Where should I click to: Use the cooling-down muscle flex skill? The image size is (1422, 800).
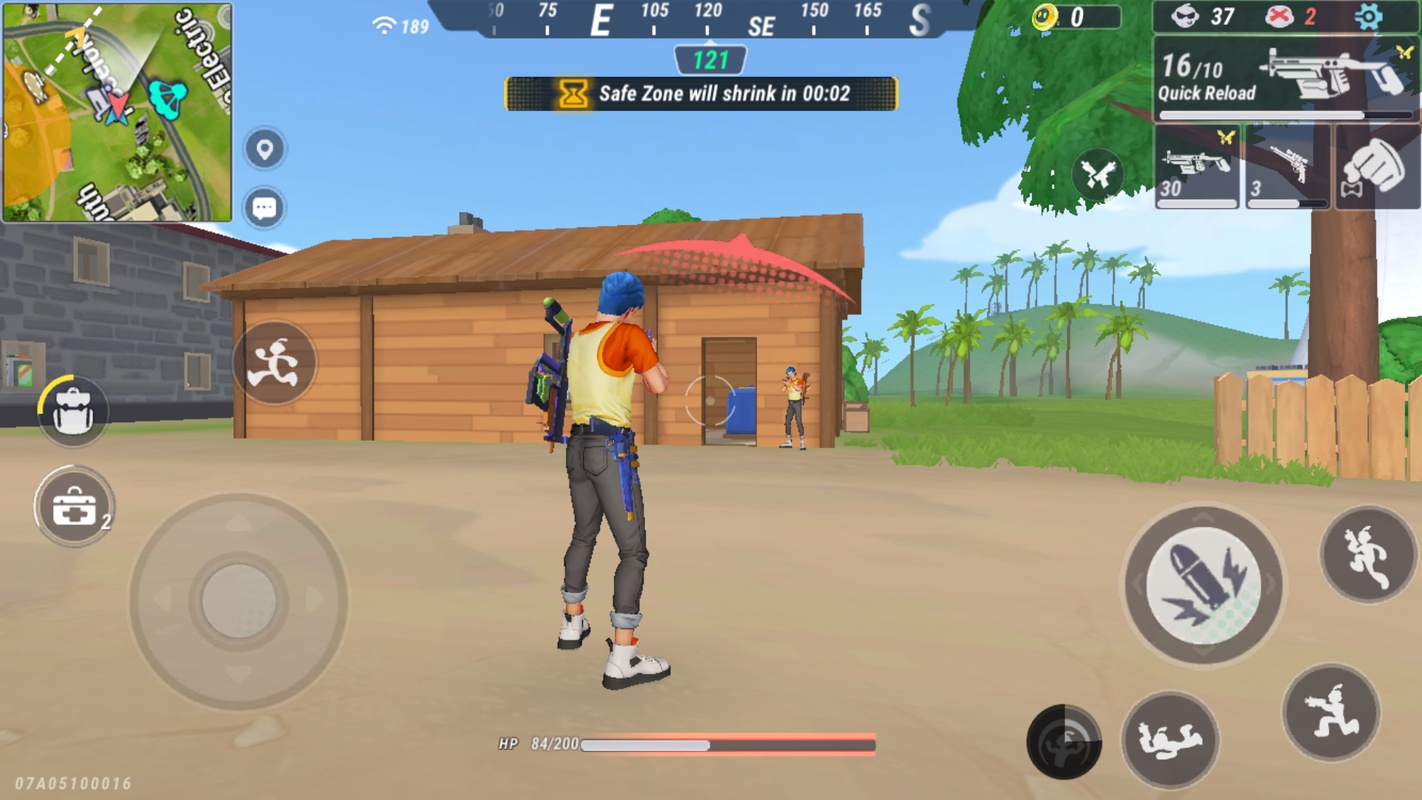[1063, 742]
